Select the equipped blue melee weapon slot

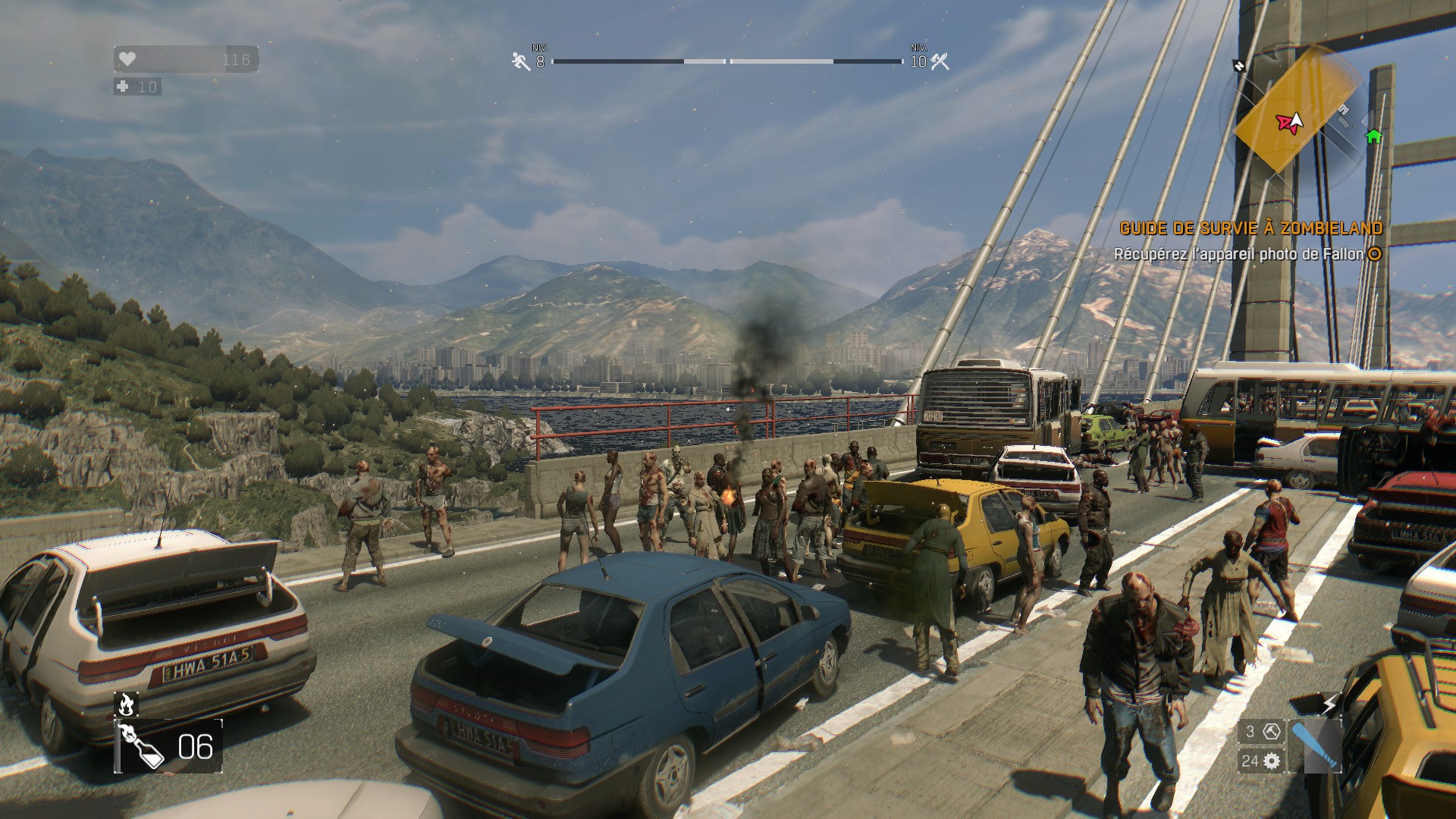[1313, 747]
